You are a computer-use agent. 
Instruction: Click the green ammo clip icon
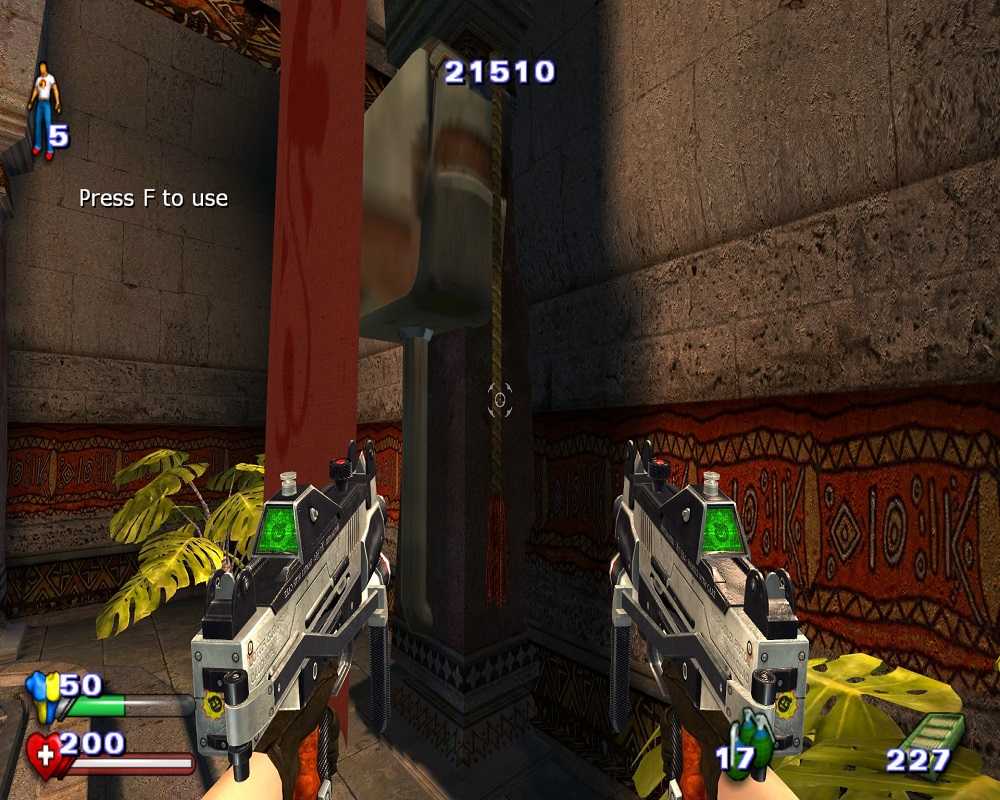tap(937, 735)
